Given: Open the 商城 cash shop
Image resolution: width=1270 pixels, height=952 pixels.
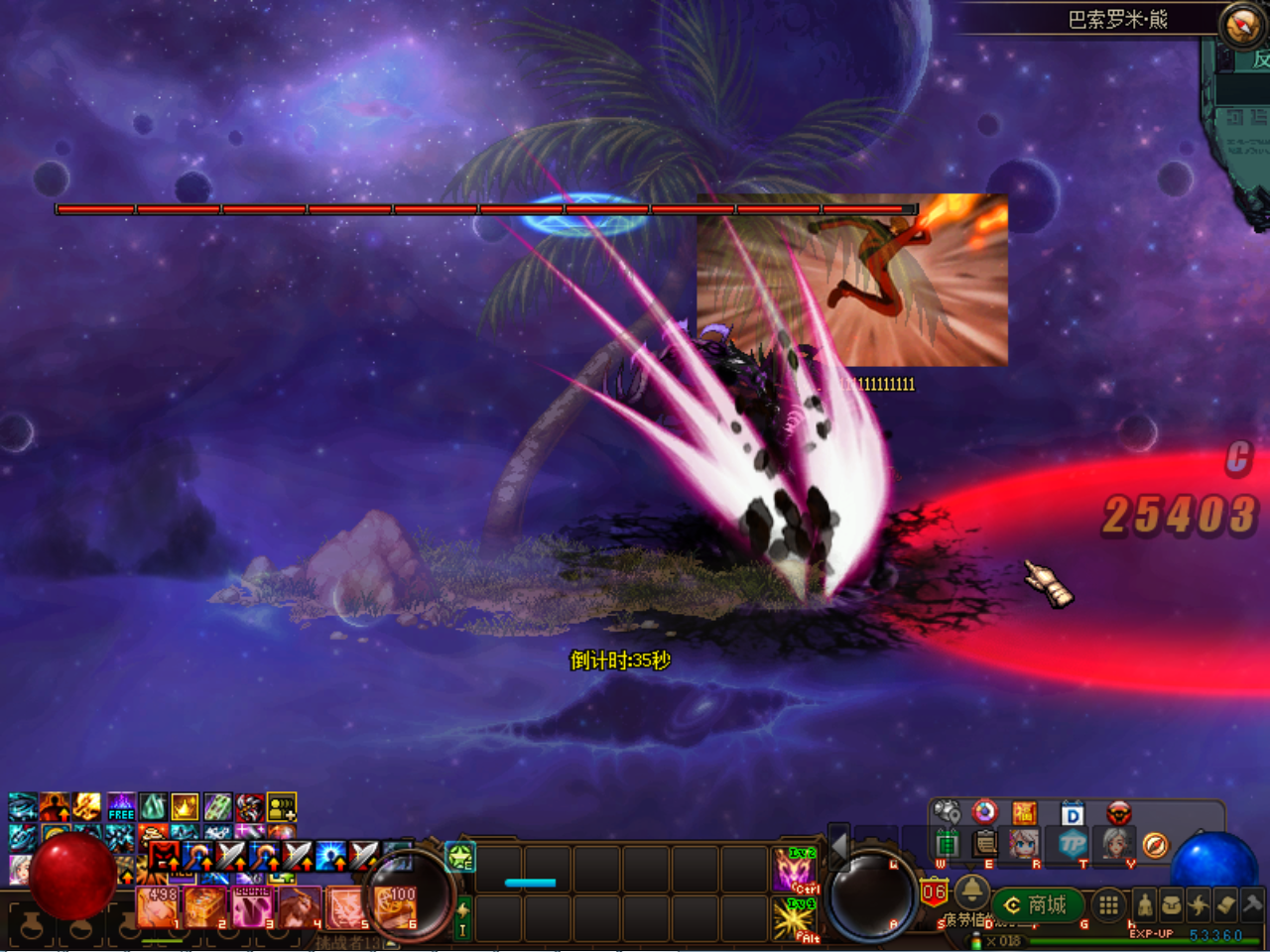Looking at the screenshot, I should [1037, 904].
